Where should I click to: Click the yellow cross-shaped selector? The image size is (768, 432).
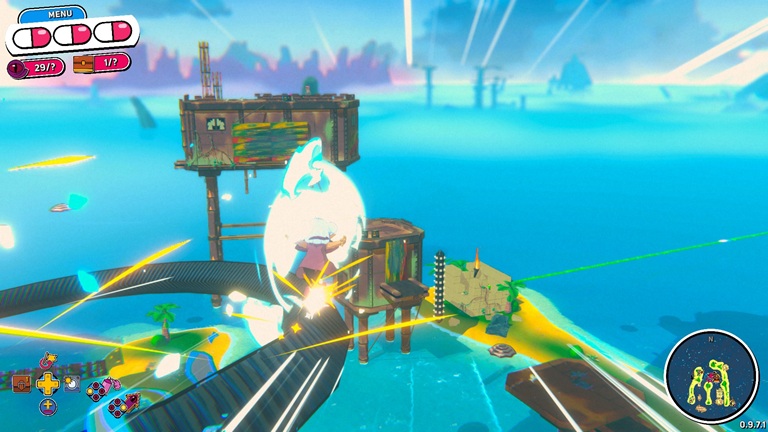click(47, 383)
